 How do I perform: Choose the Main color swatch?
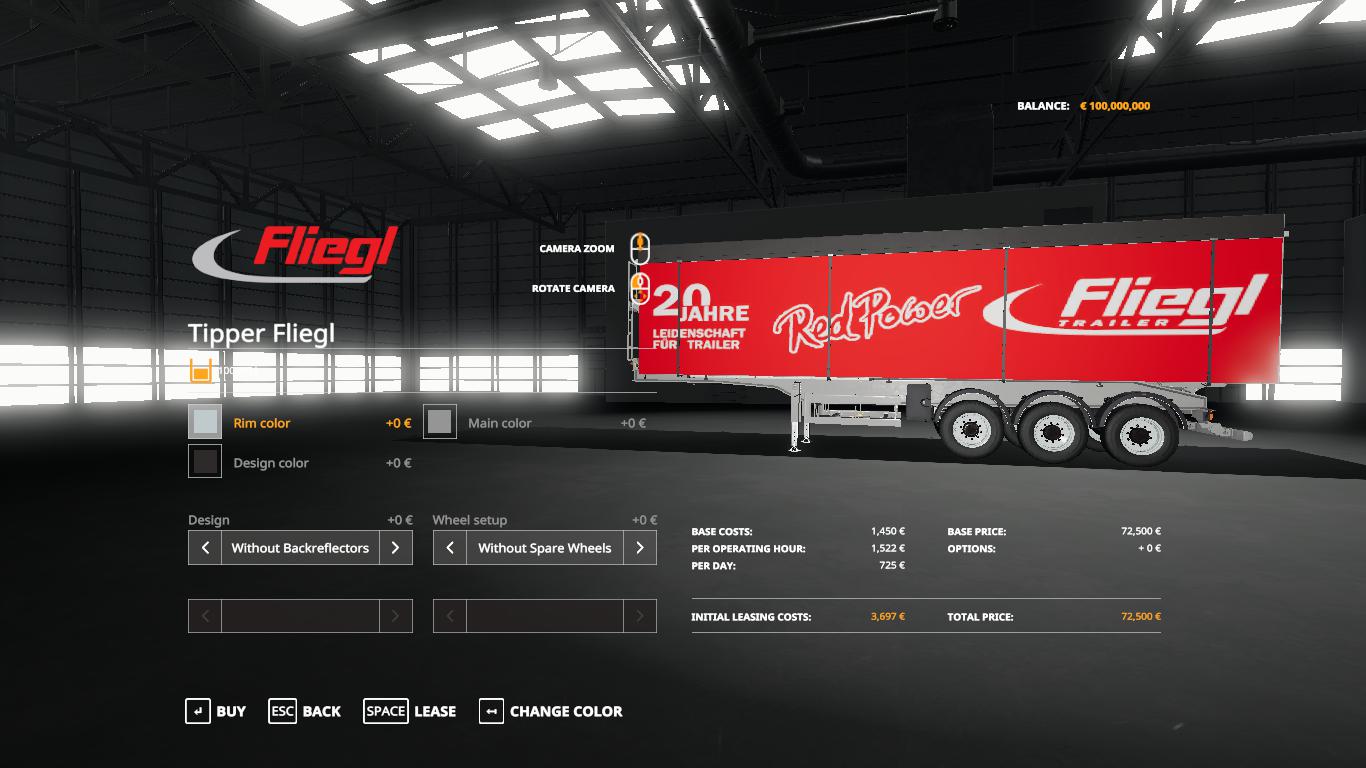pyautogui.click(x=440, y=422)
